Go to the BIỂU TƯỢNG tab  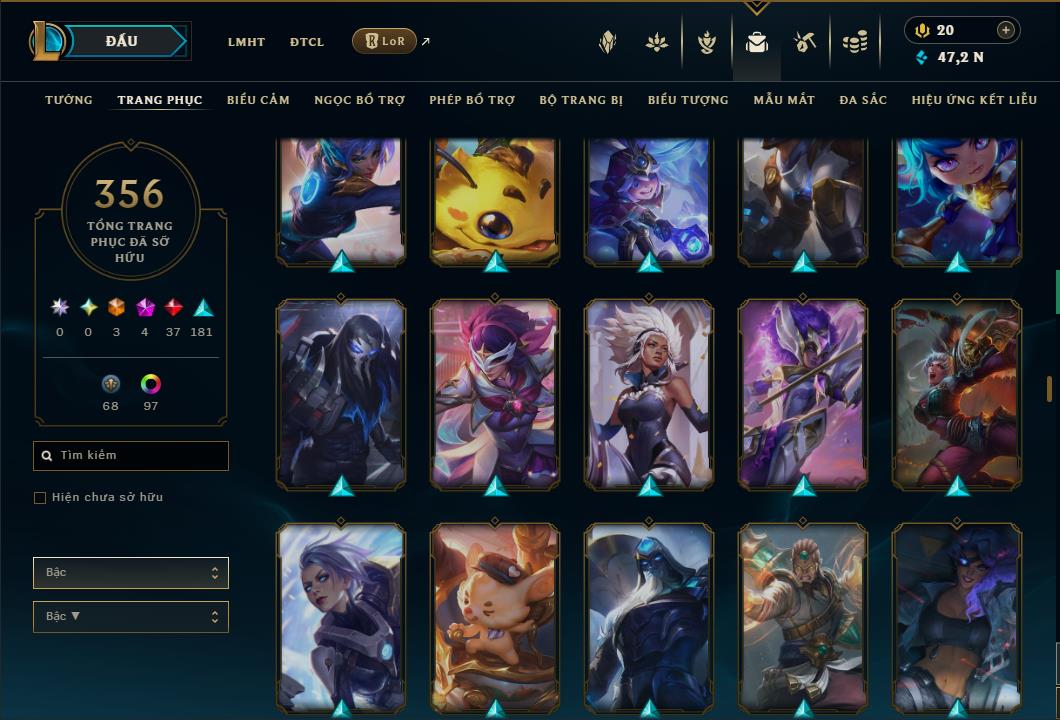click(x=688, y=100)
